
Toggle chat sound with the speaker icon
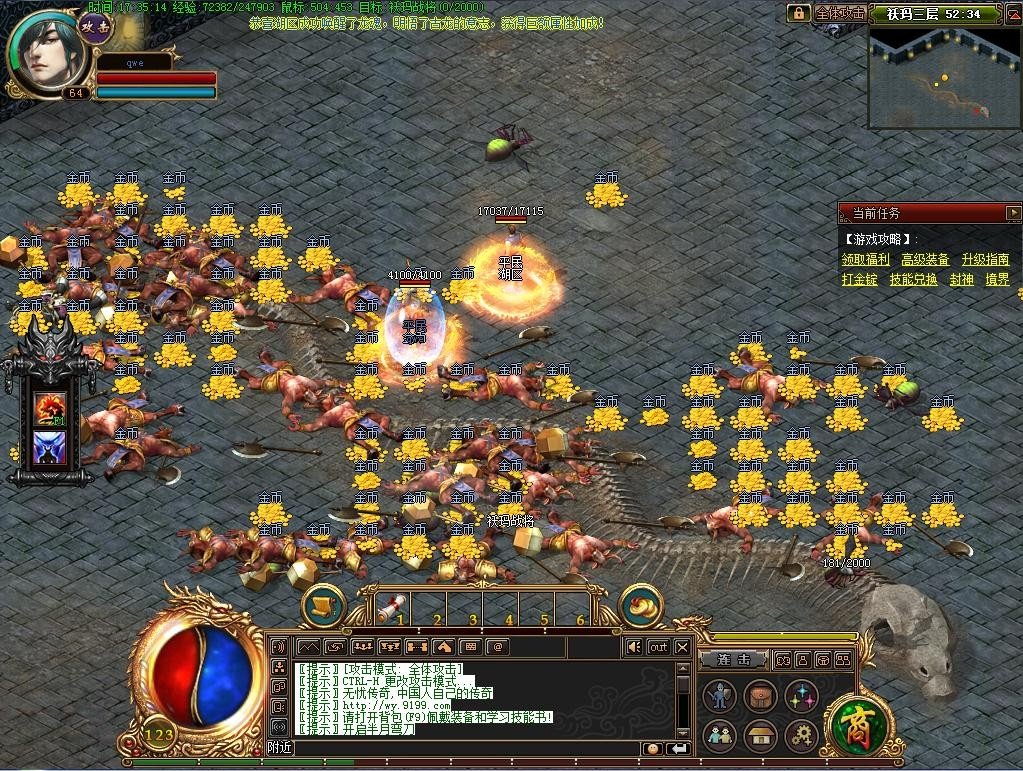click(x=633, y=647)
